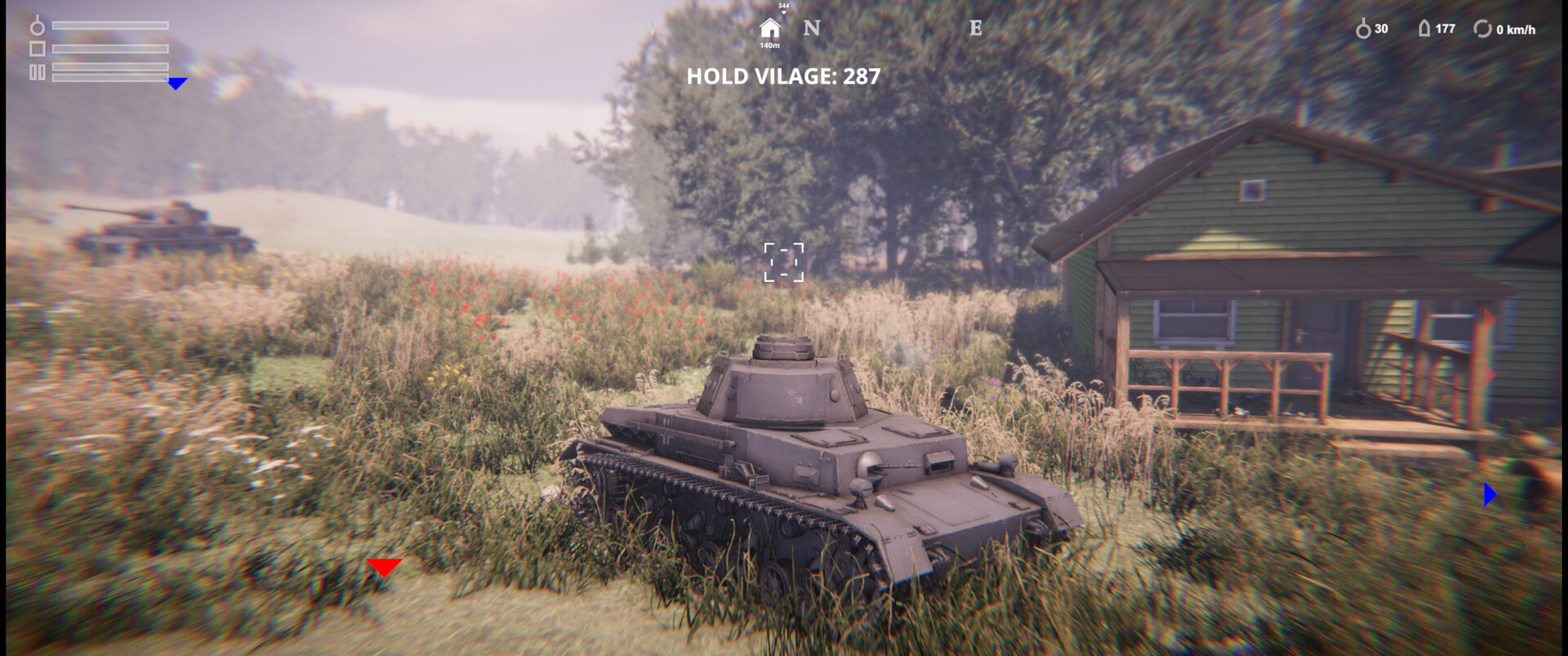Image resolution: width=1568 pixels, height=656 pixels.
Task: Select the grenade icon in the top-left status panel
Action: click(38, 25)
